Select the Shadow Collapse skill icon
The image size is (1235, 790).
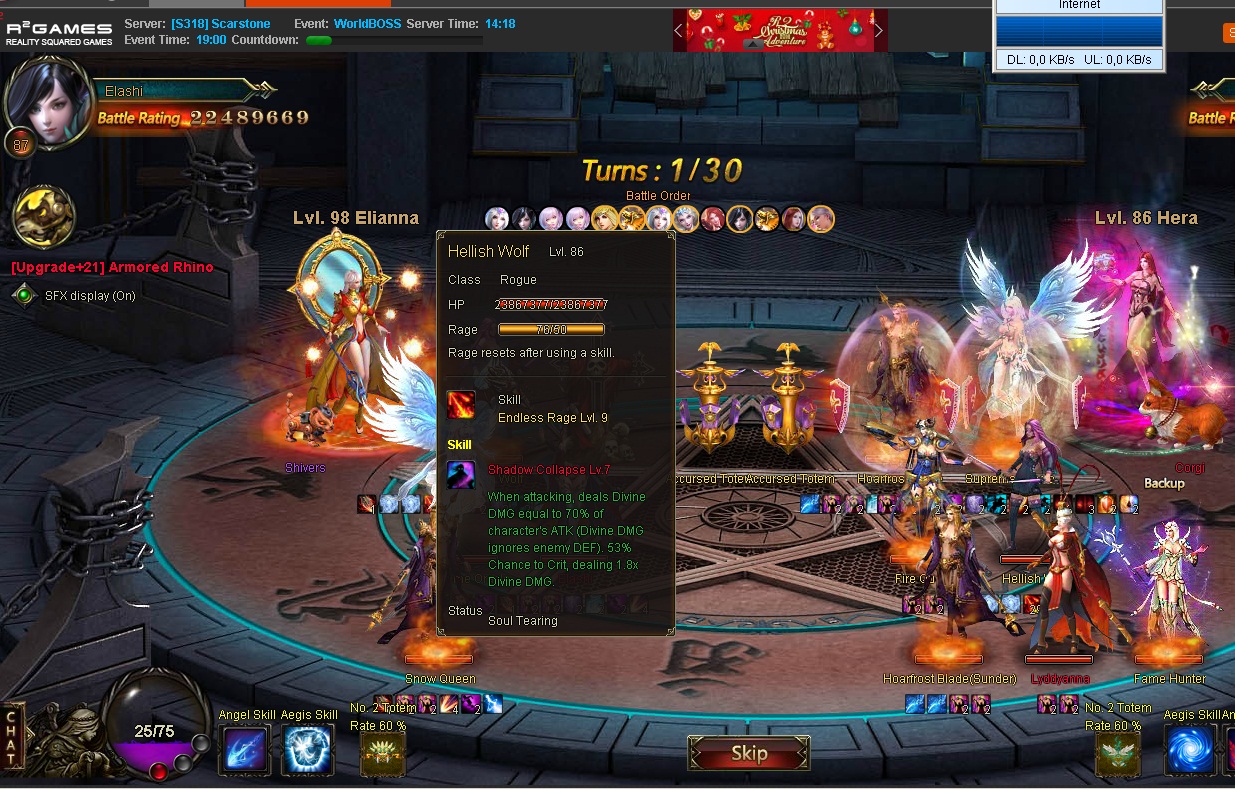[461, 474]
